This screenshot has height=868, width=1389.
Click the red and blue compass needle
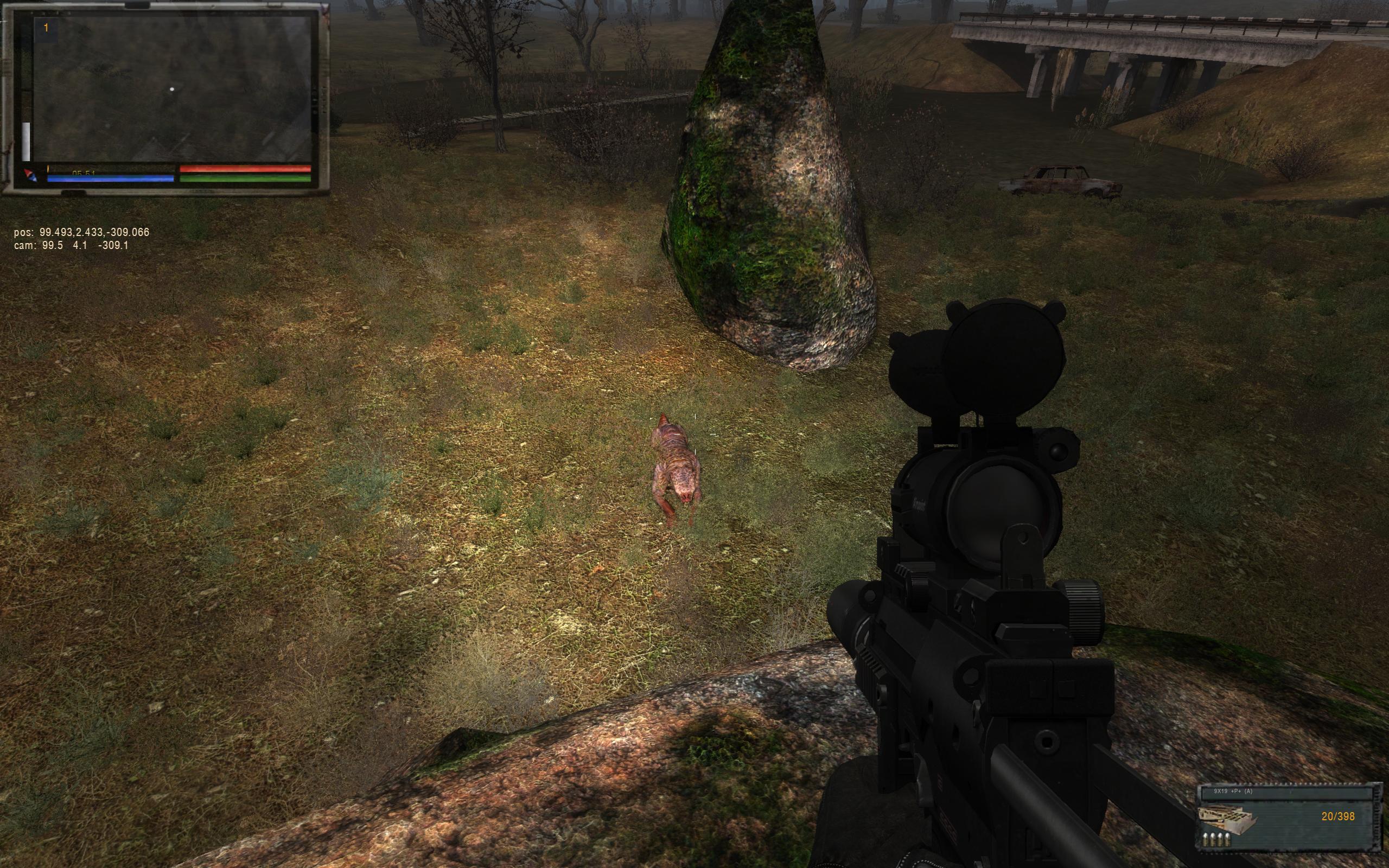click(29, 175)
